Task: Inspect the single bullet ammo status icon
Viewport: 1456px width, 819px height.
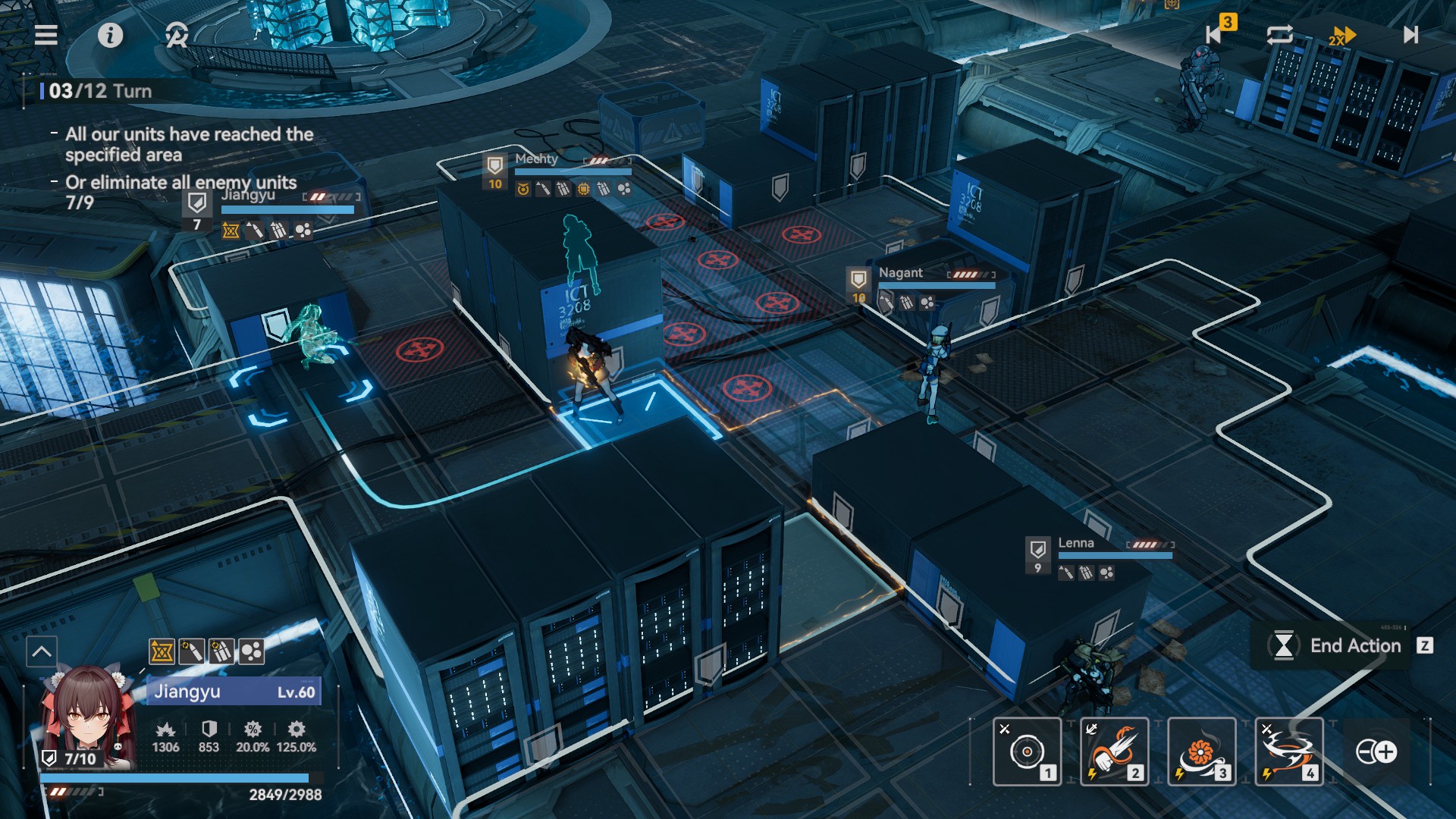Action: [191, 651]
